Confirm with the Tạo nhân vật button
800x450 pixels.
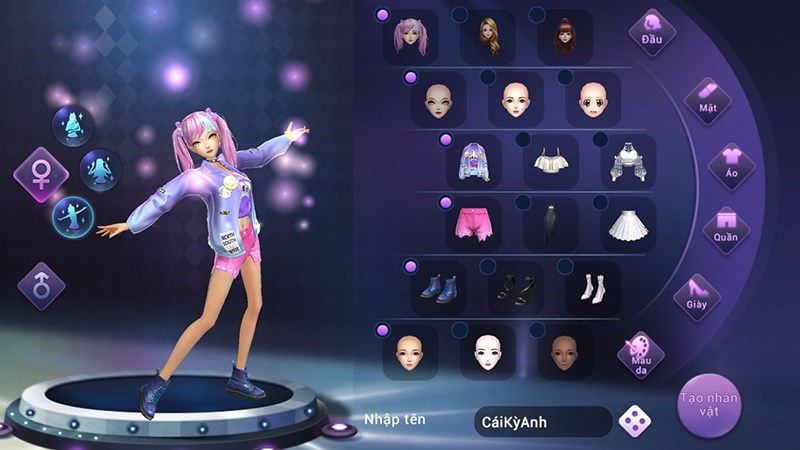[x=709, y=404]
